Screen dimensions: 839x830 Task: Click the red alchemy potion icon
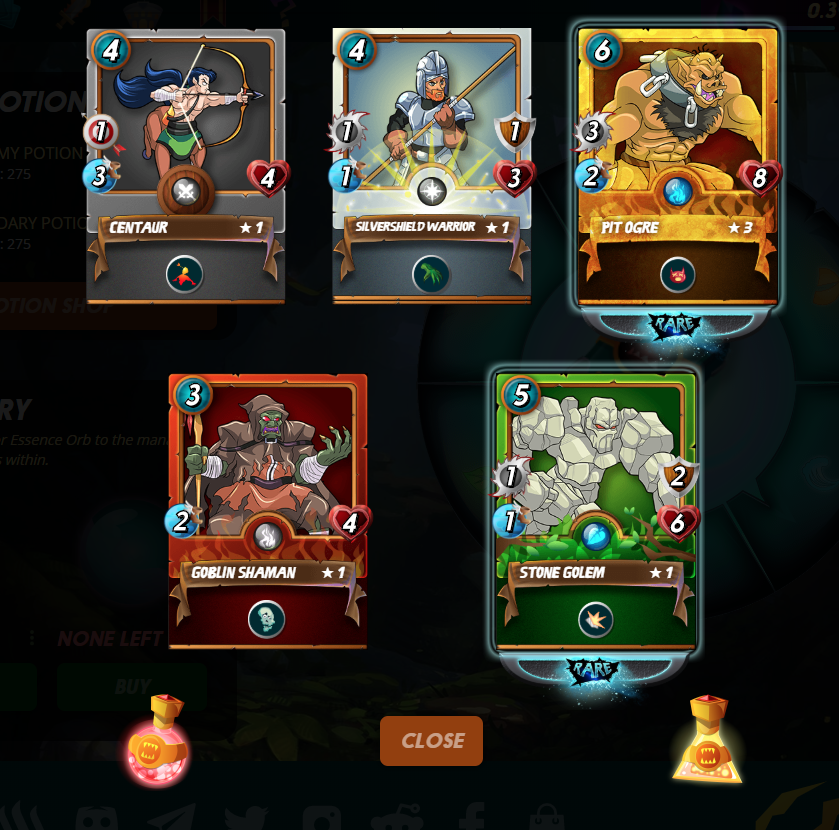point(158,742)
